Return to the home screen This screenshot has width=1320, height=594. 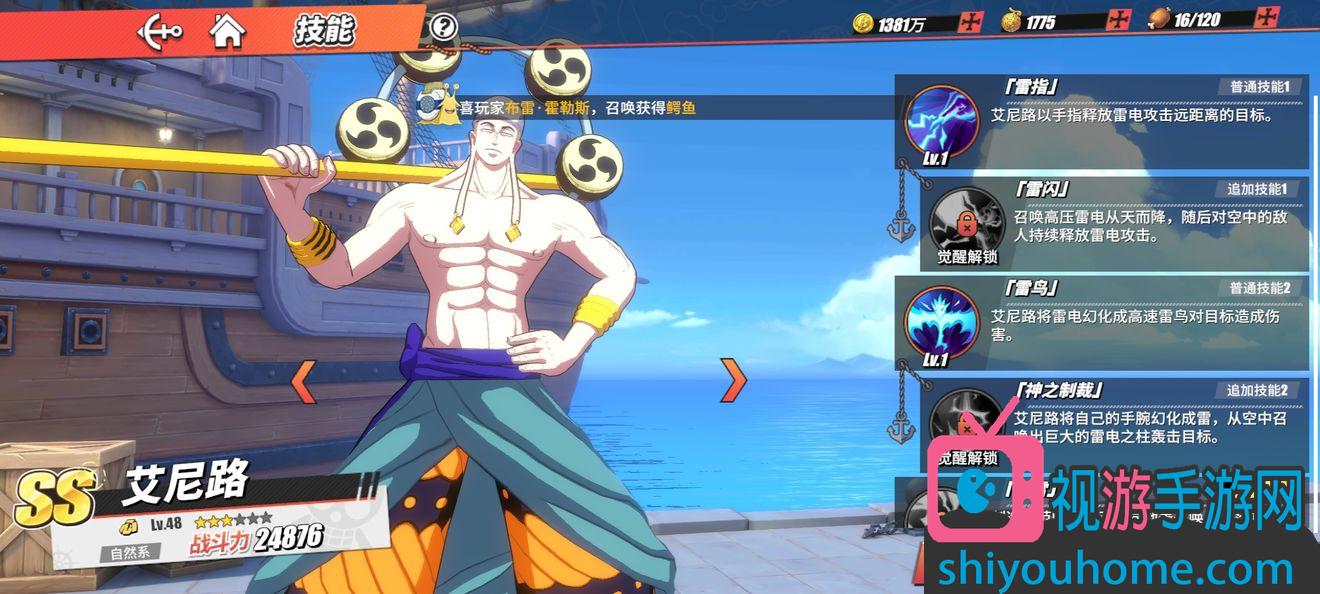point(228,31)
